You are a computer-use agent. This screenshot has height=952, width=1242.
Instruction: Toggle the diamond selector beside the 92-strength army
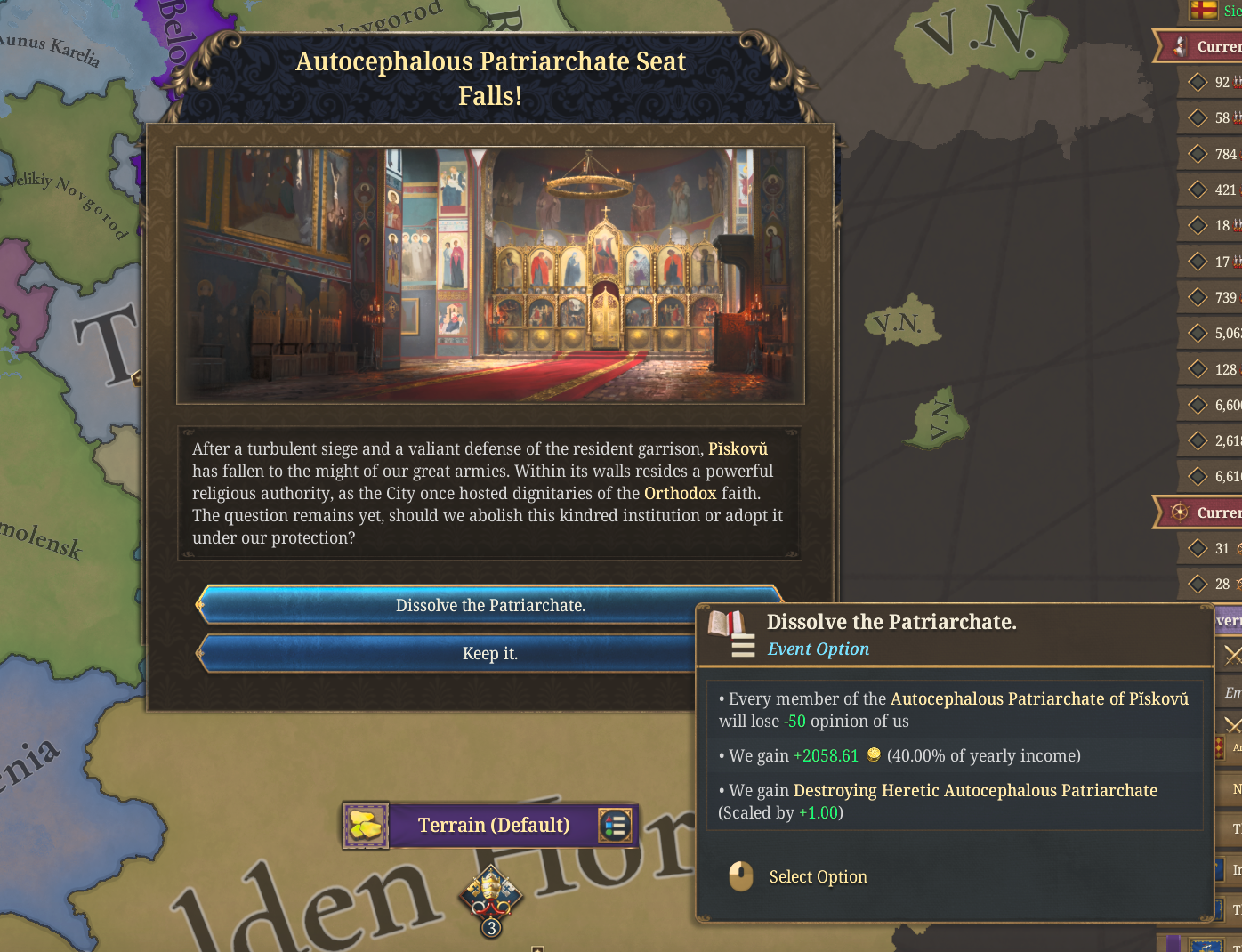(1199, 82)
